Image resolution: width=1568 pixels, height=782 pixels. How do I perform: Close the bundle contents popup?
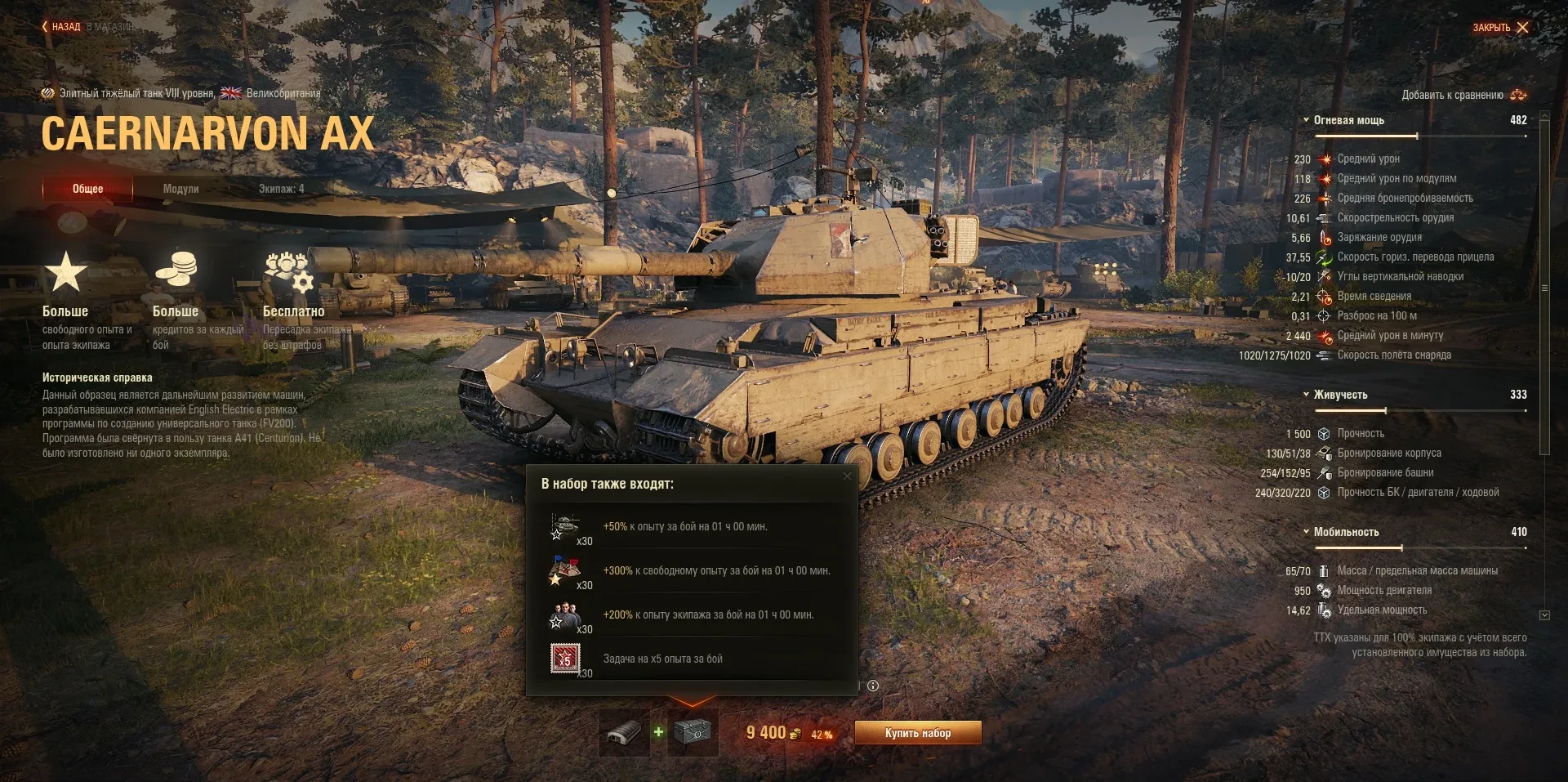tap(847, 476)
